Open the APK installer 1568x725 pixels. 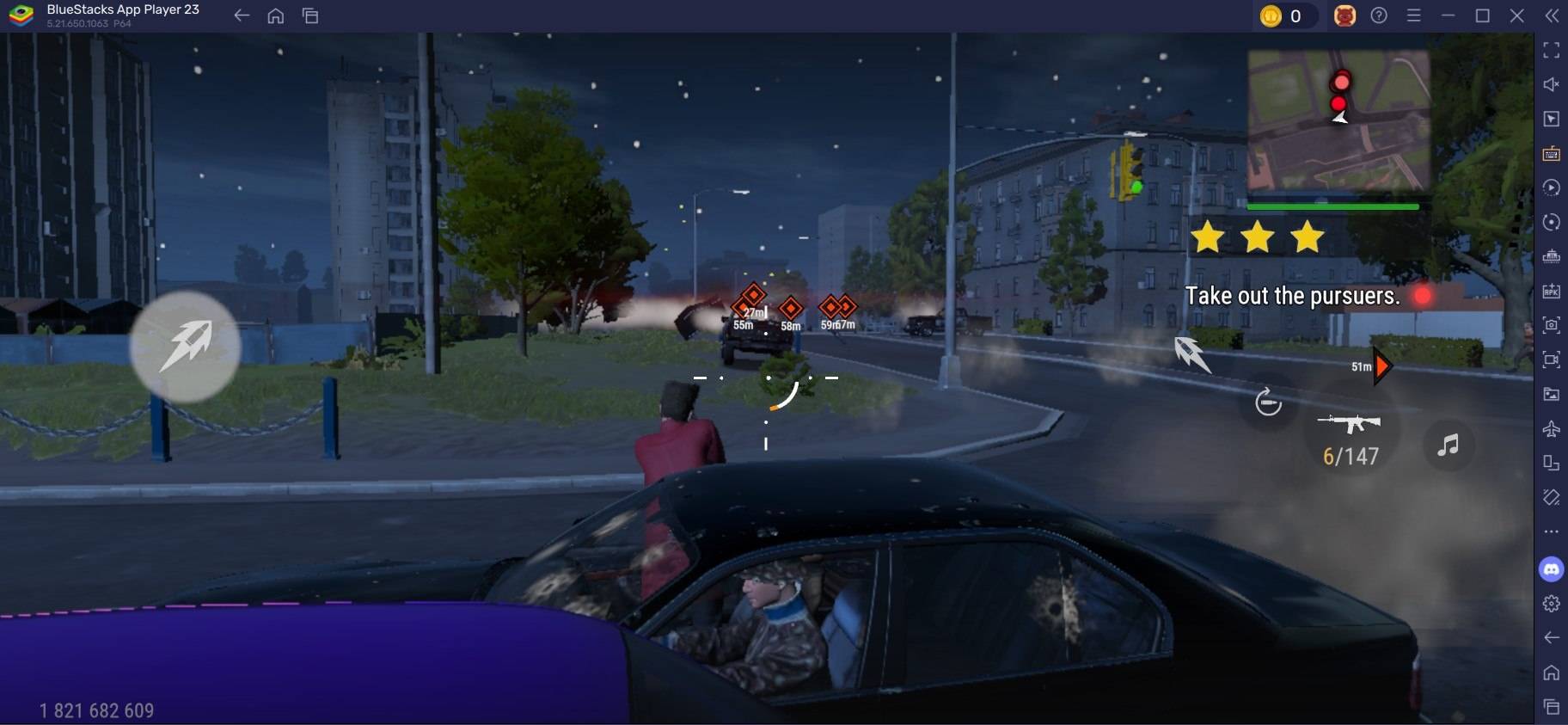click(1552, 291)
